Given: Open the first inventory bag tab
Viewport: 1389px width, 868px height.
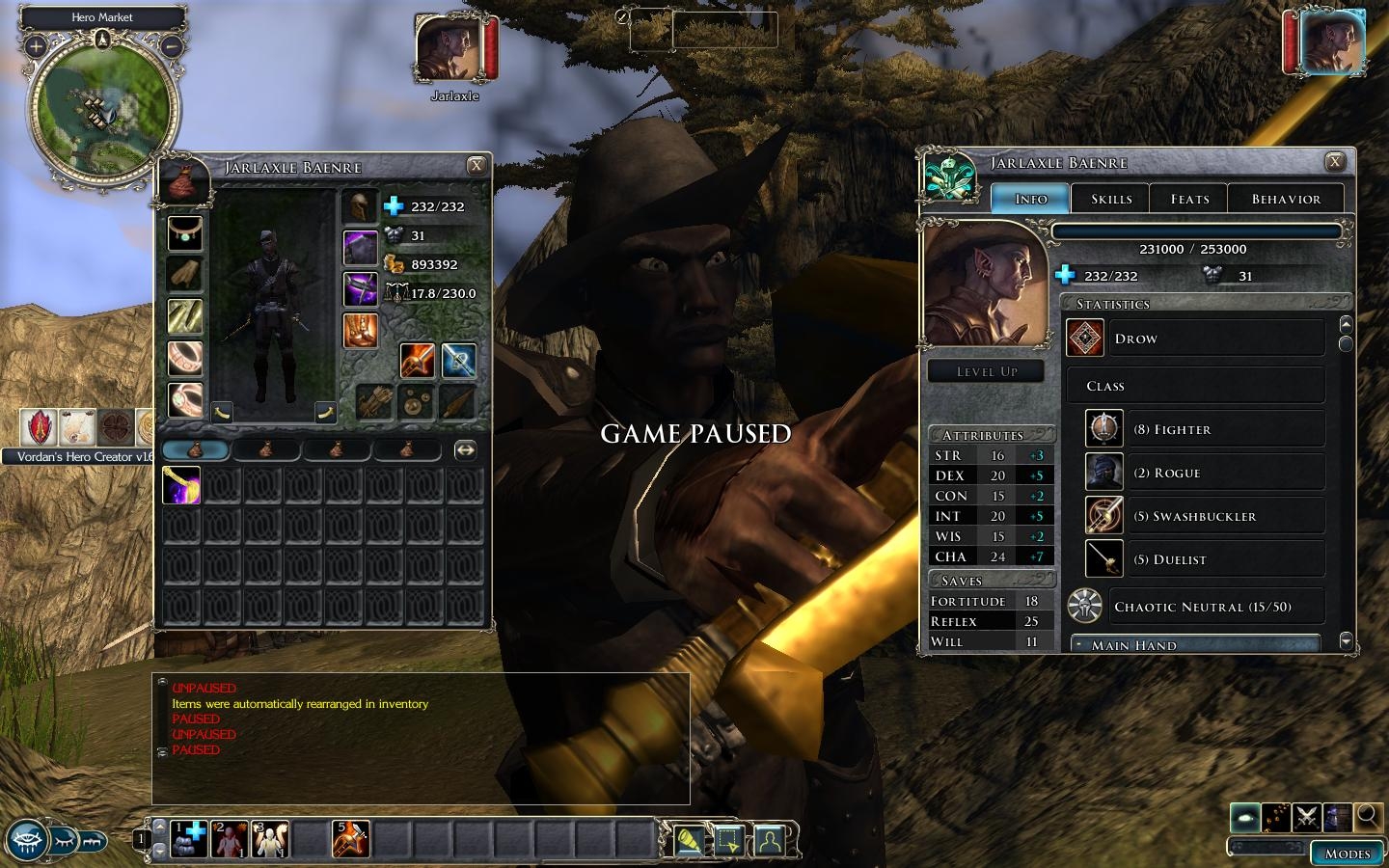Looking at the screenshot, I should click(x=196, y=450).
